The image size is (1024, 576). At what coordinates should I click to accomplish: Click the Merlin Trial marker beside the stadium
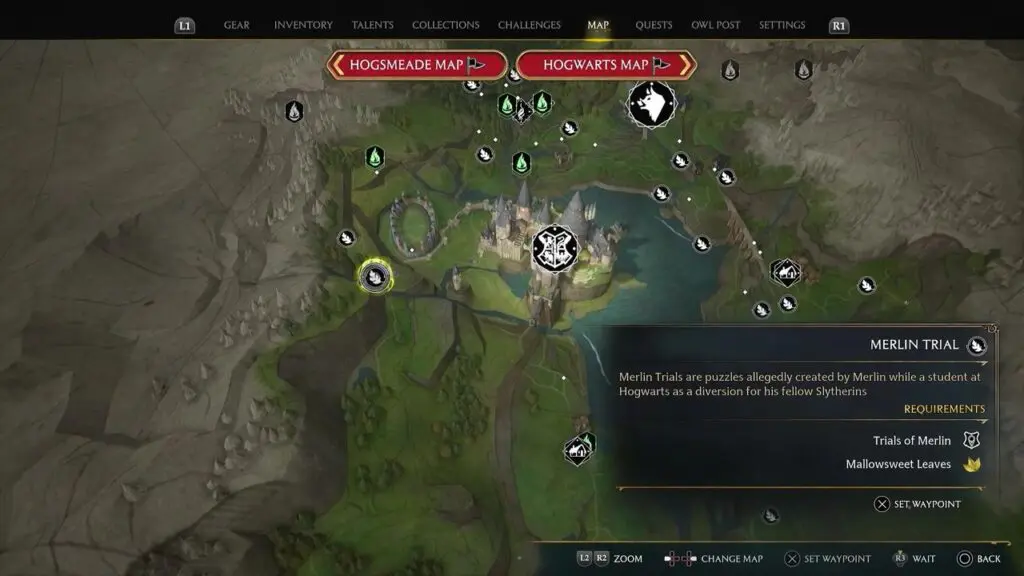[x=347, y=238]
